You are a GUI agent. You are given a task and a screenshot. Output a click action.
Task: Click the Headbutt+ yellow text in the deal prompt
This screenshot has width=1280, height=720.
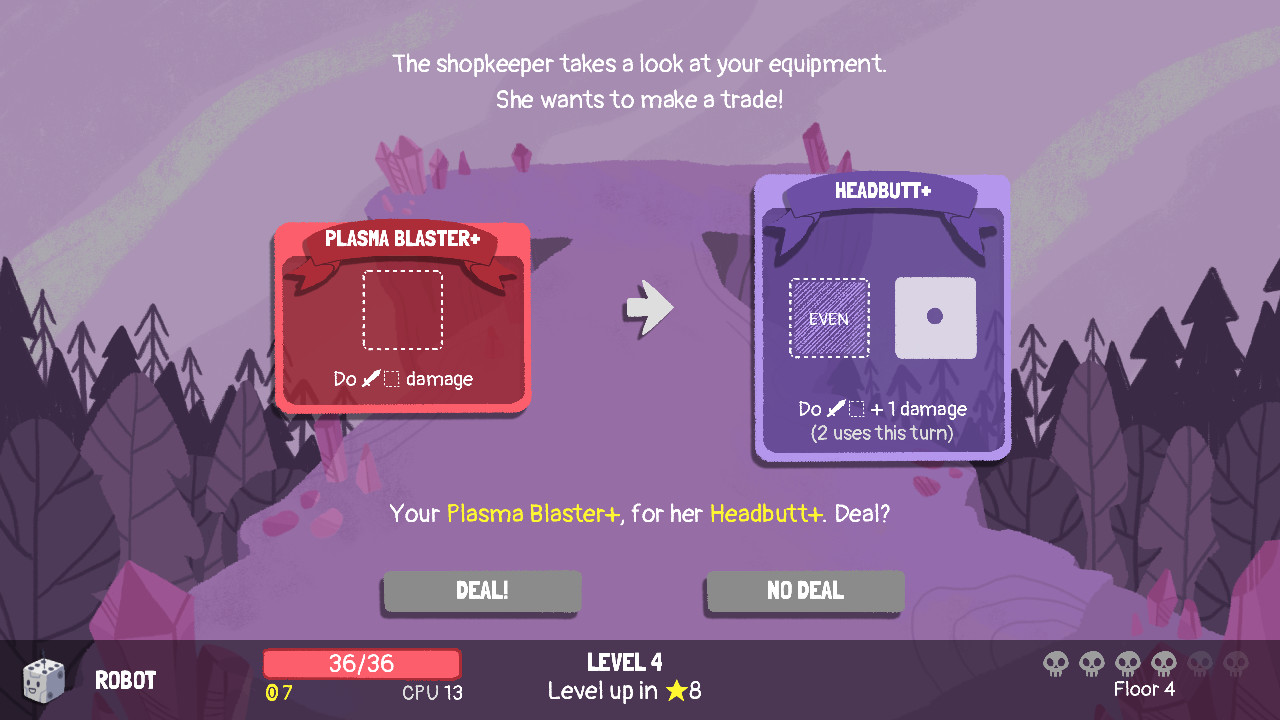pyautogui.click(x=765, y=513)
